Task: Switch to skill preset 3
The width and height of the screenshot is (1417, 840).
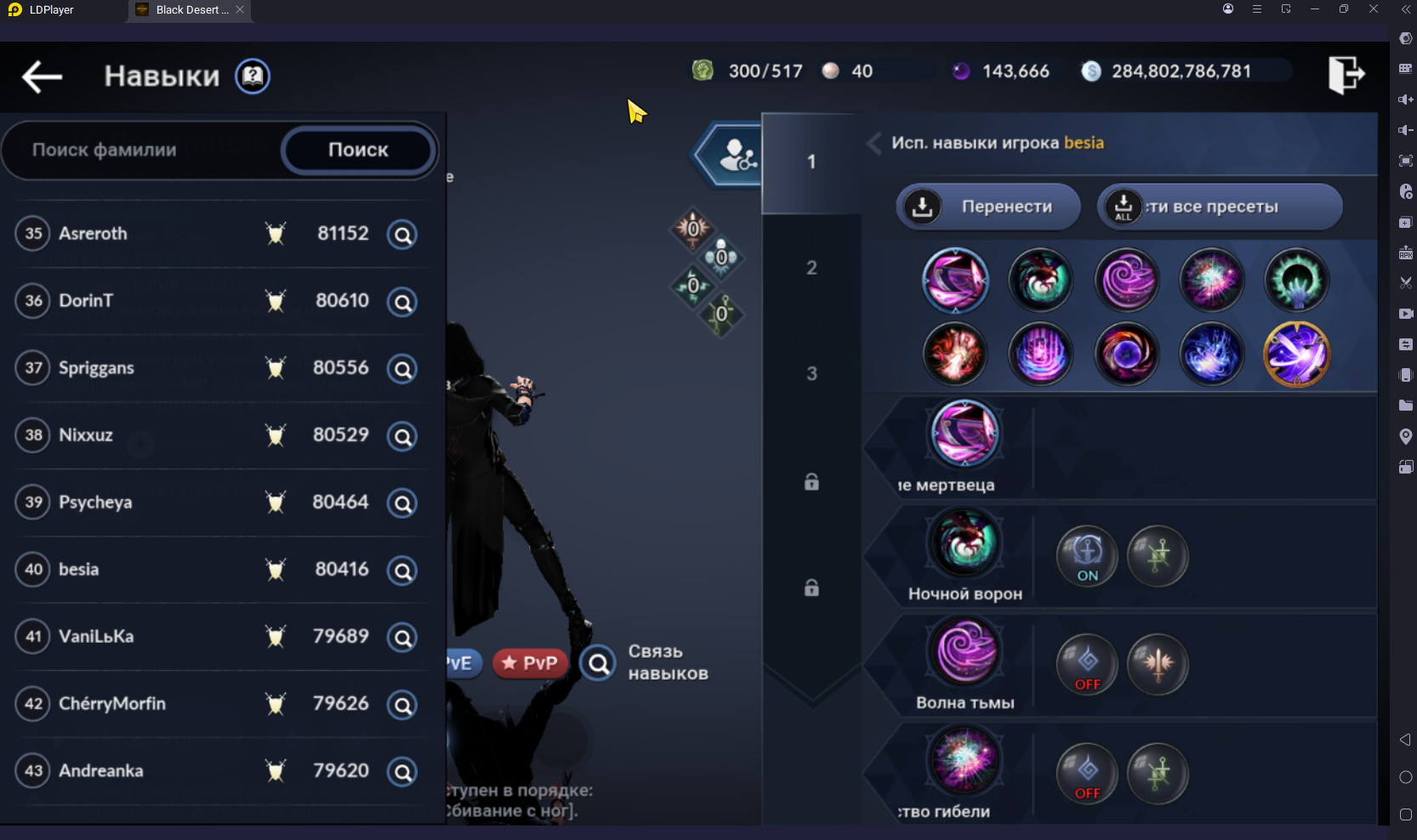Action: (811, 373)
